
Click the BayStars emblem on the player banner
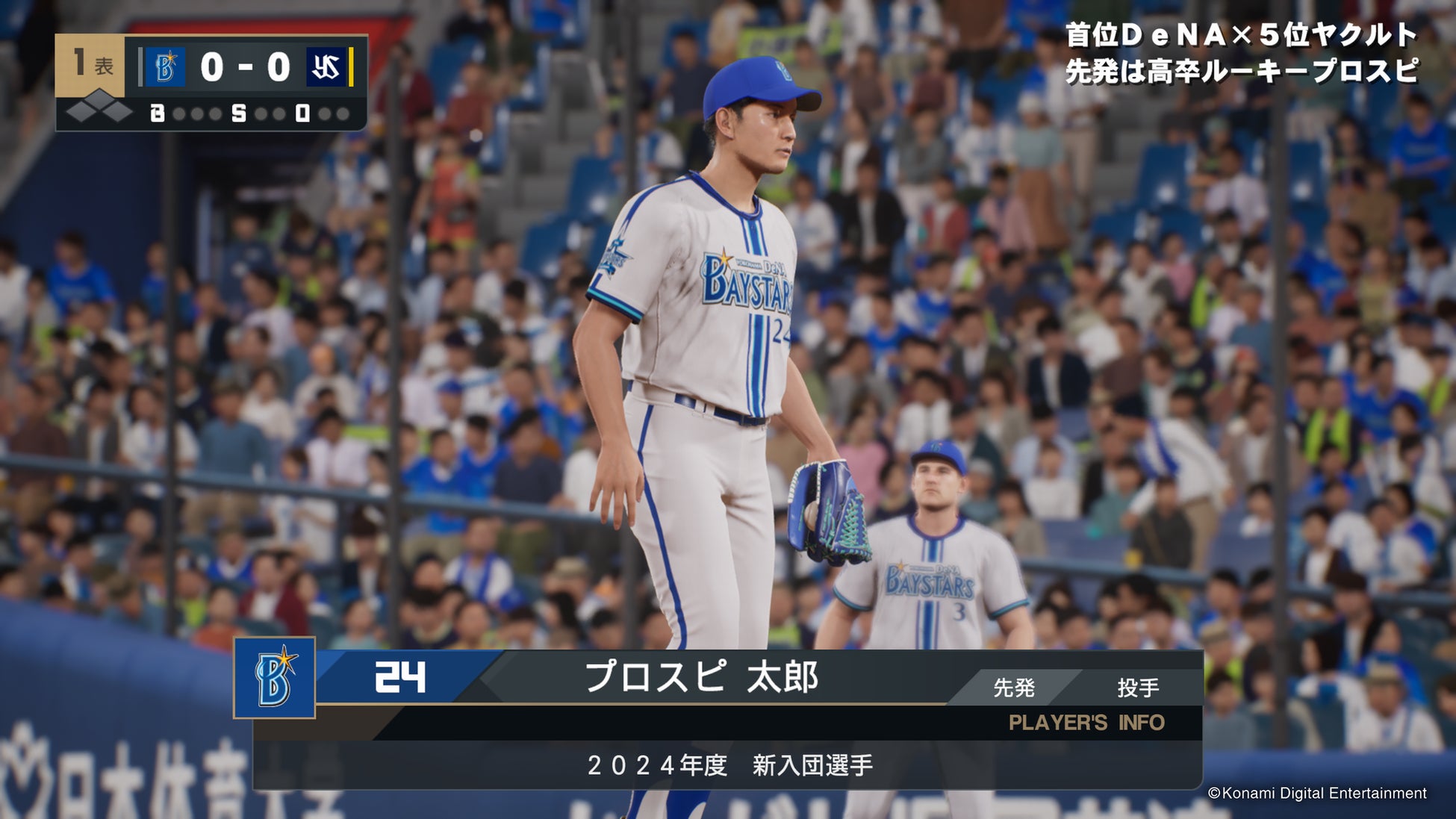(x=274, y=678)
